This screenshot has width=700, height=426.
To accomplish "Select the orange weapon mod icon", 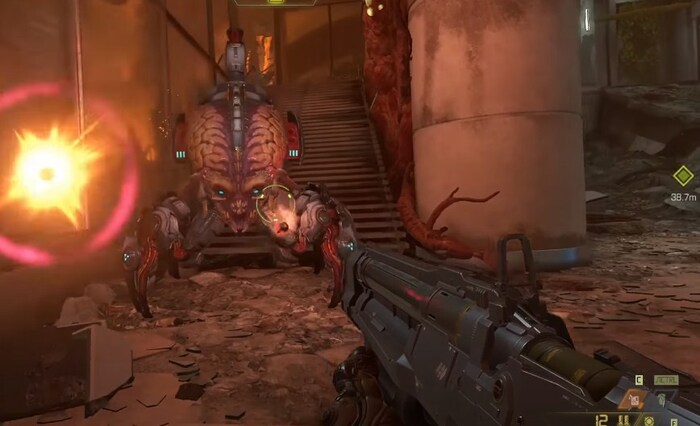I will 633,400.
